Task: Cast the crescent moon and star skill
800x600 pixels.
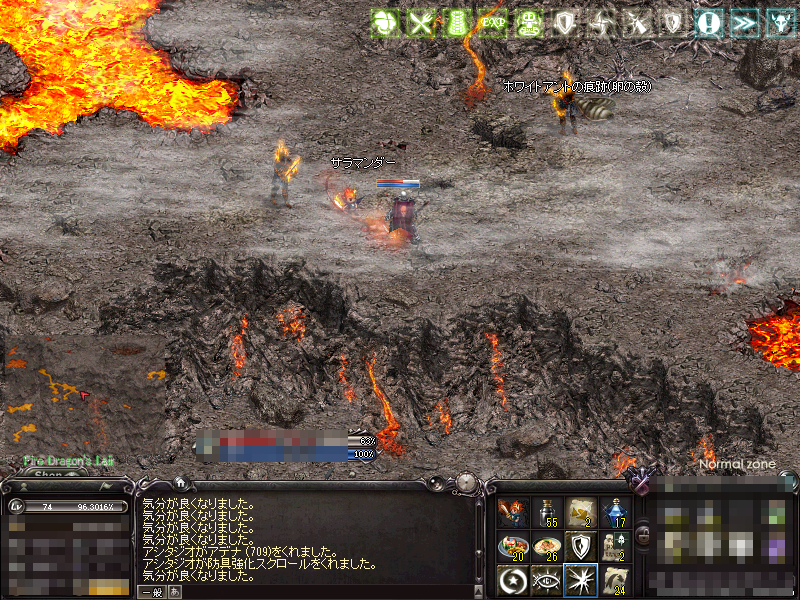Action: [x=513, y=580]
